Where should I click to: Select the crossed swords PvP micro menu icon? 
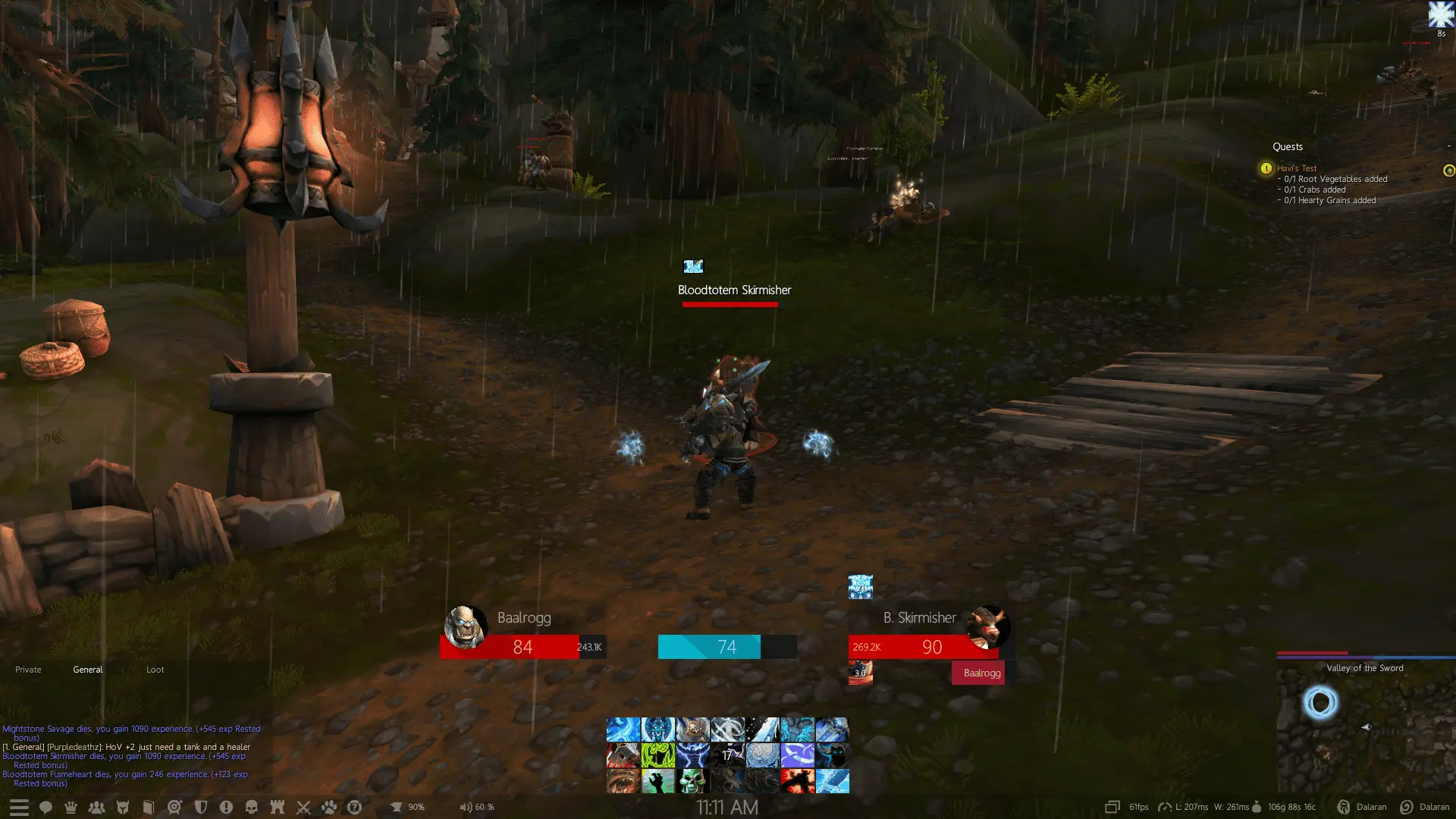click(303, 806)
